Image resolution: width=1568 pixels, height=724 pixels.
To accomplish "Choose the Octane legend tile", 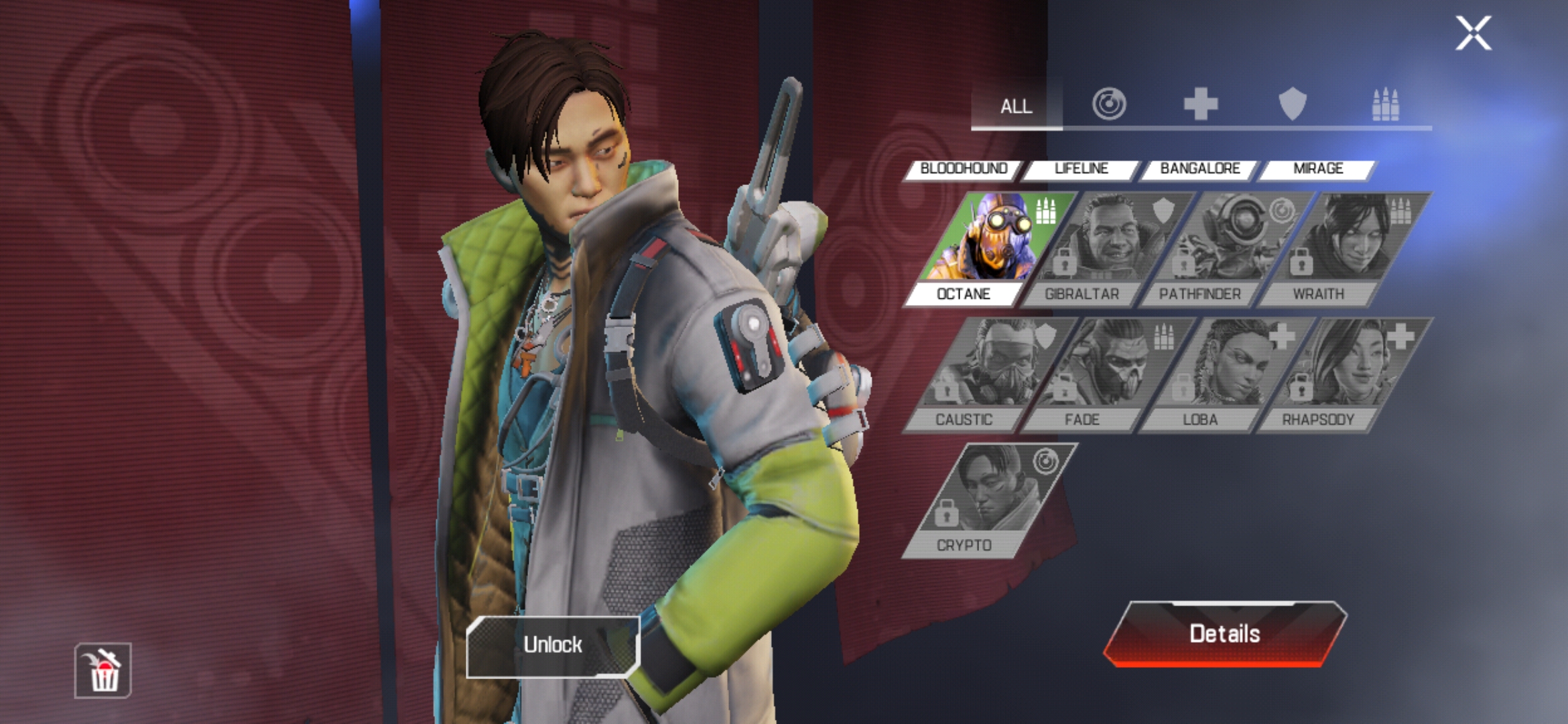I will tap(985, 248).
